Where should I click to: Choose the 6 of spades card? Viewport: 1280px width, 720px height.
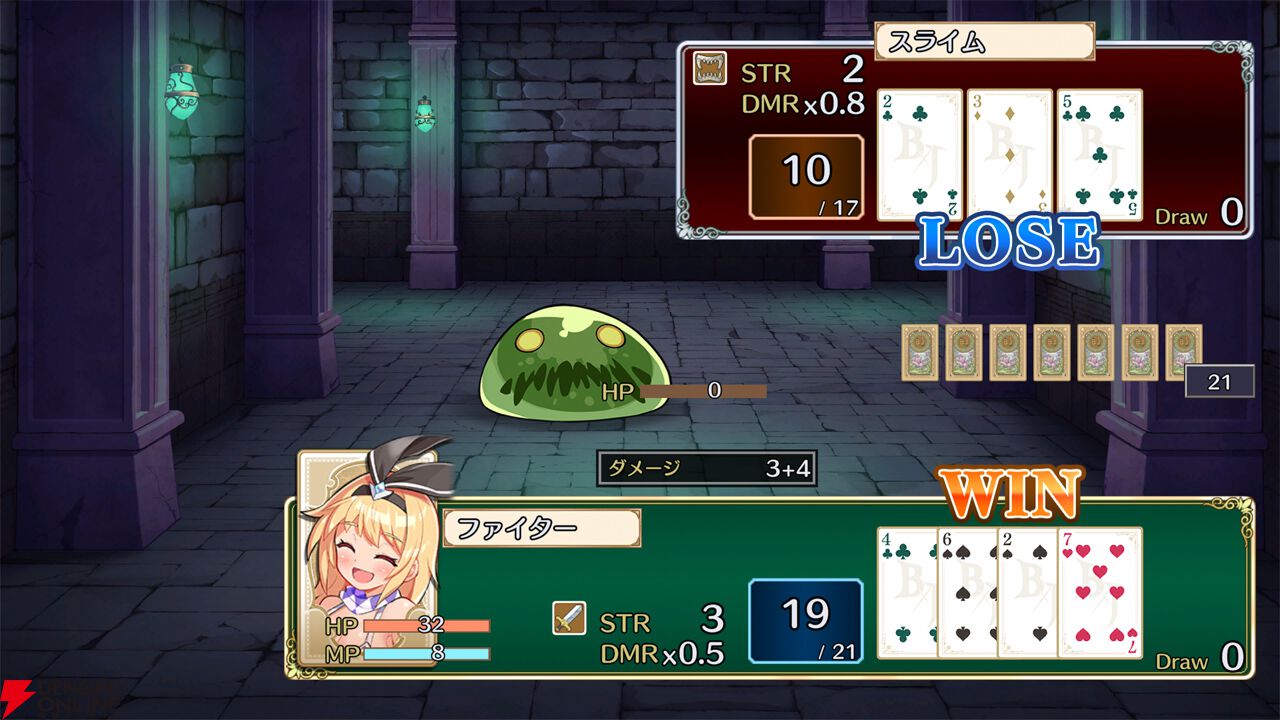967,592
